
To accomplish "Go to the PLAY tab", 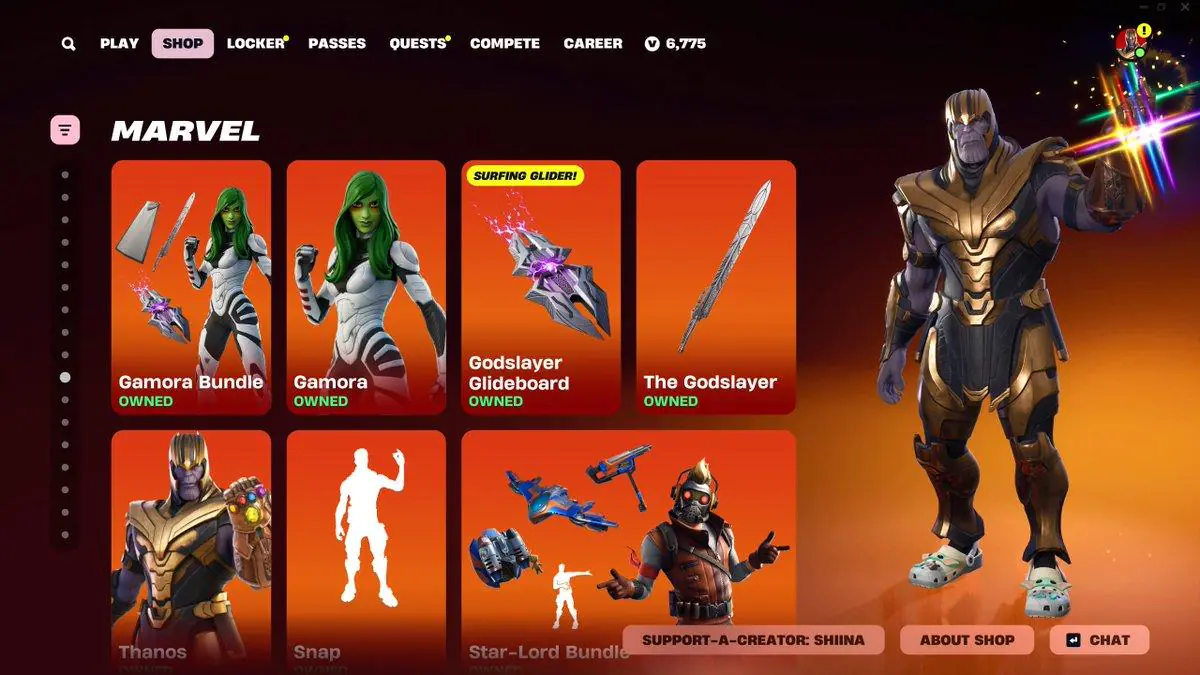I will (x=119, y=44).
